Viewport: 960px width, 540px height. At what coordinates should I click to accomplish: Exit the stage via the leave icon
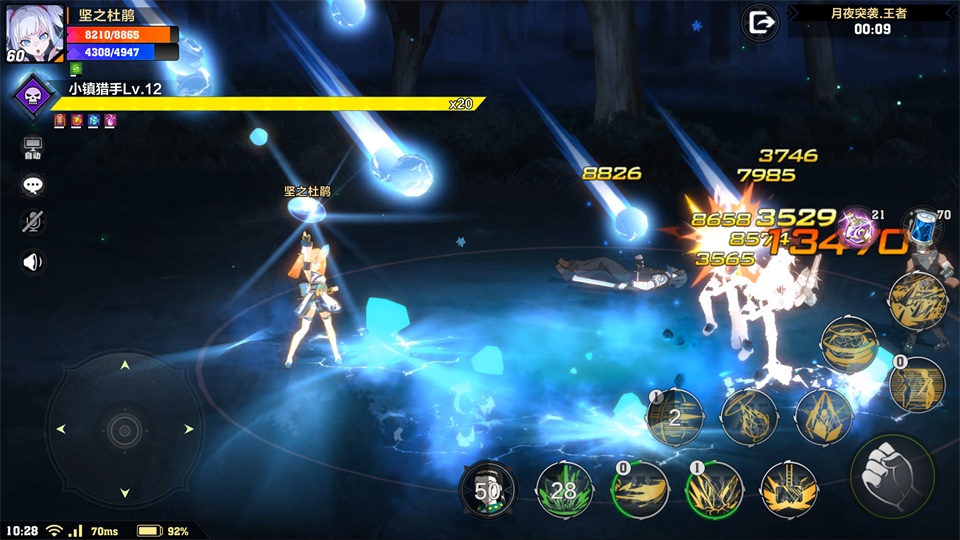click(762, 21)
